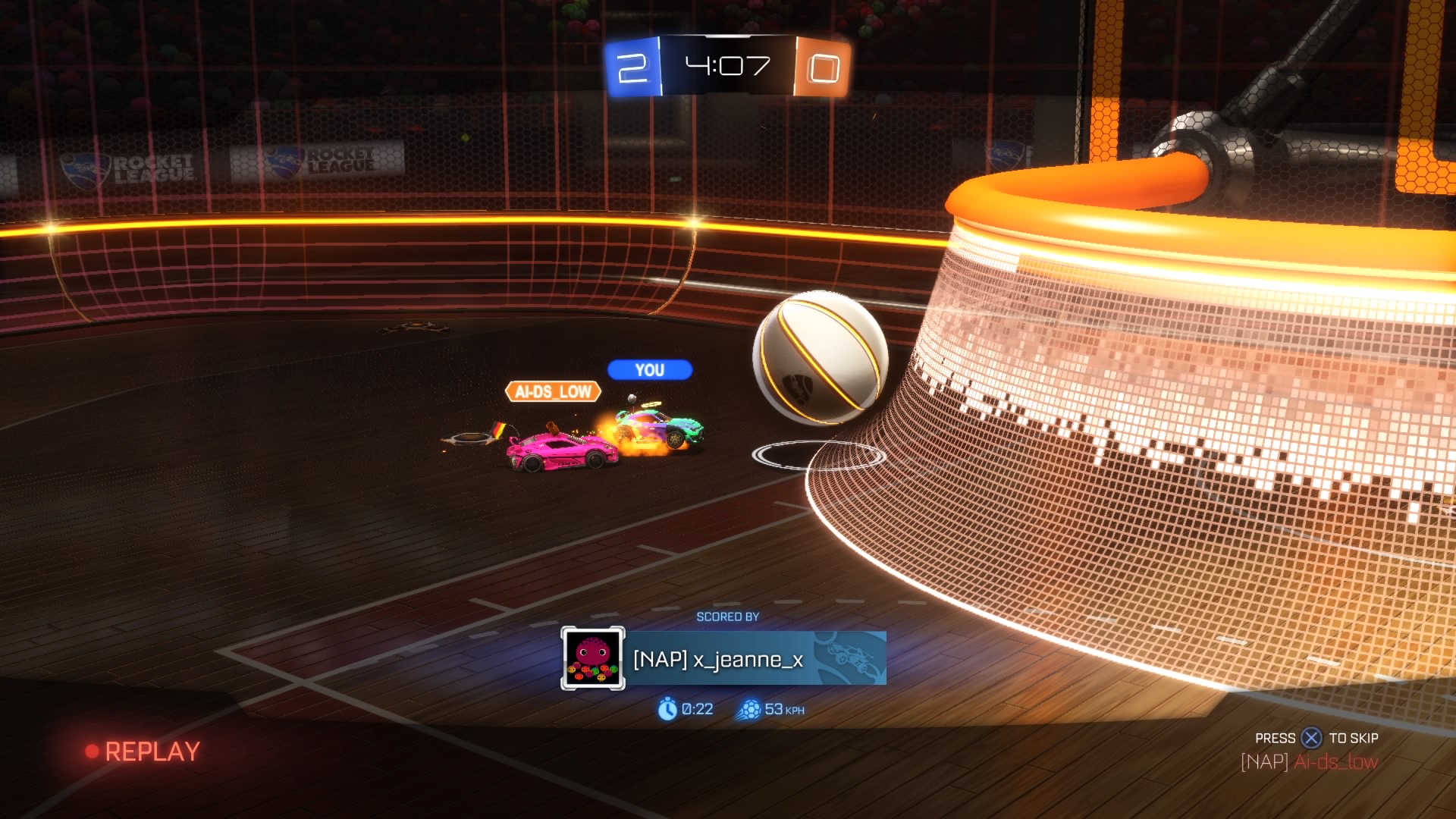Click the scorer's octopus avatar thumbnail
Viewport: 1456px width, 819px height.
pyautogui.click(x=592, y=658)
